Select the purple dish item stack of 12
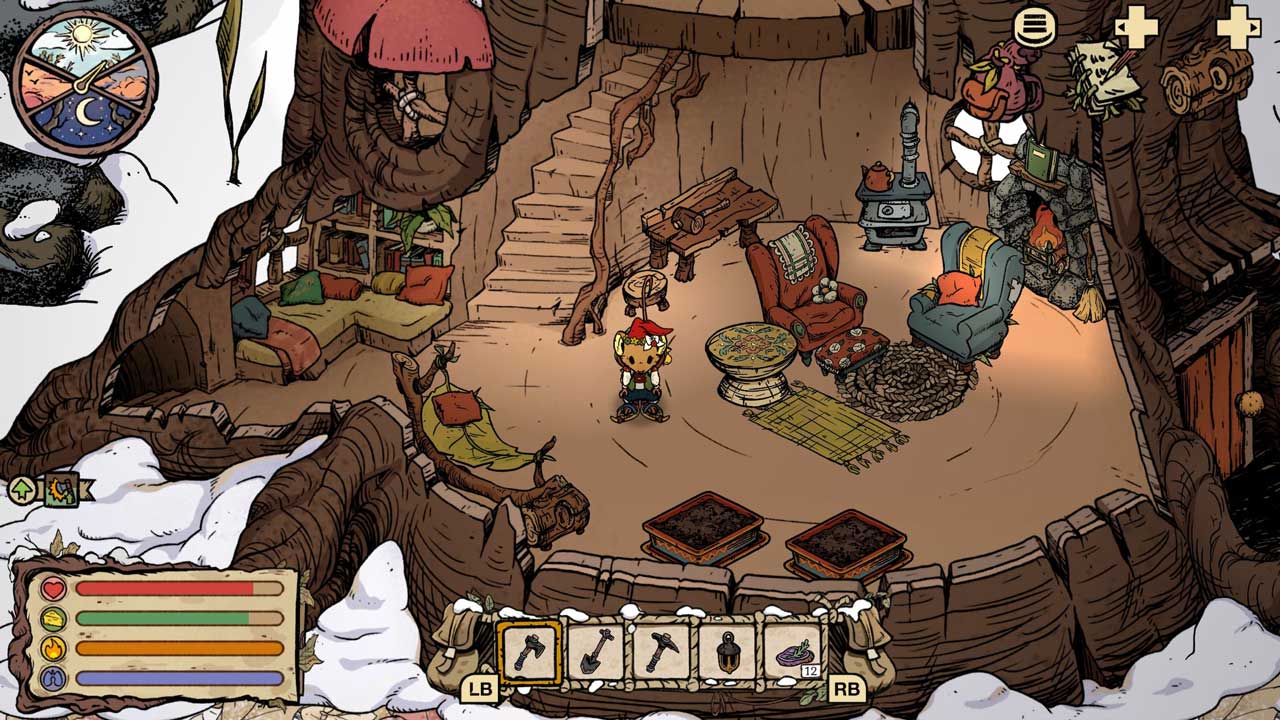Viewport: 1280px width, 720px height. click(793, 653)
